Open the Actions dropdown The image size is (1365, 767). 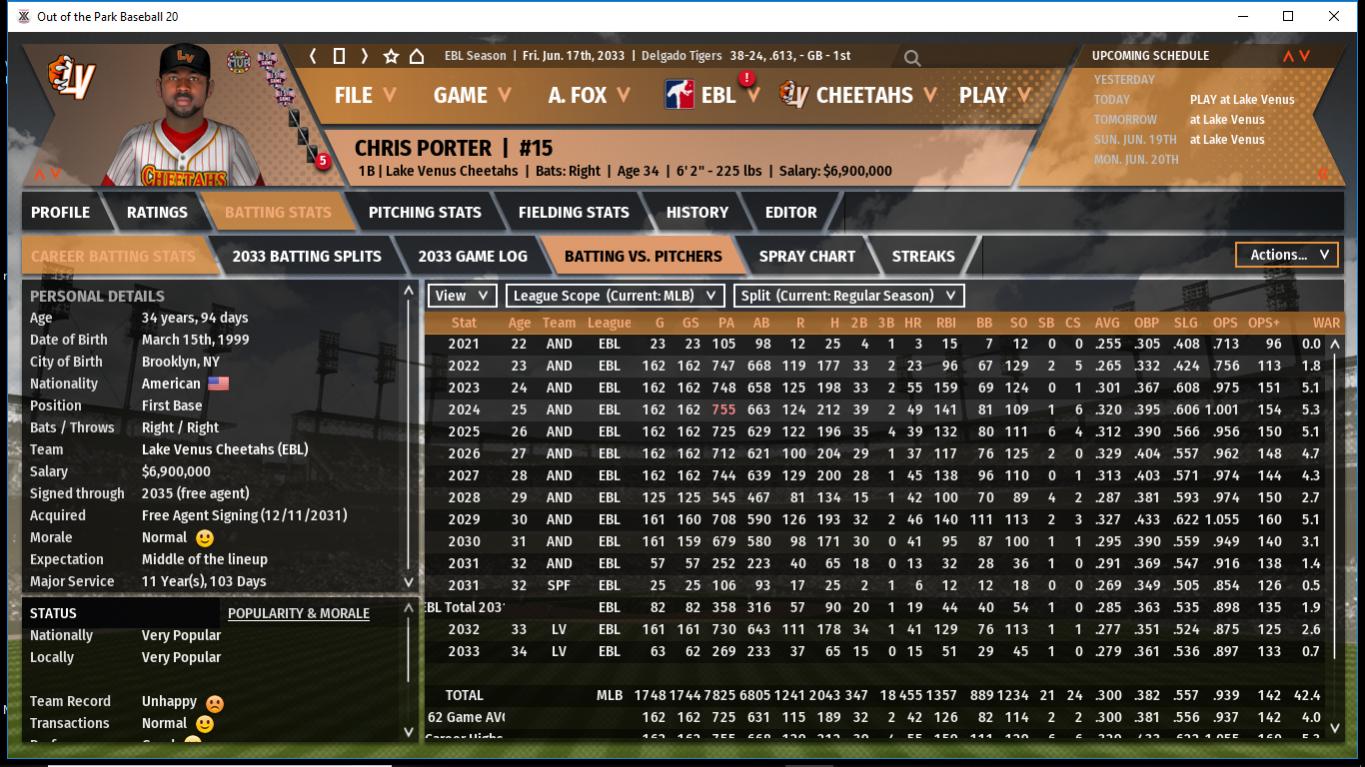click(1287, 255)
